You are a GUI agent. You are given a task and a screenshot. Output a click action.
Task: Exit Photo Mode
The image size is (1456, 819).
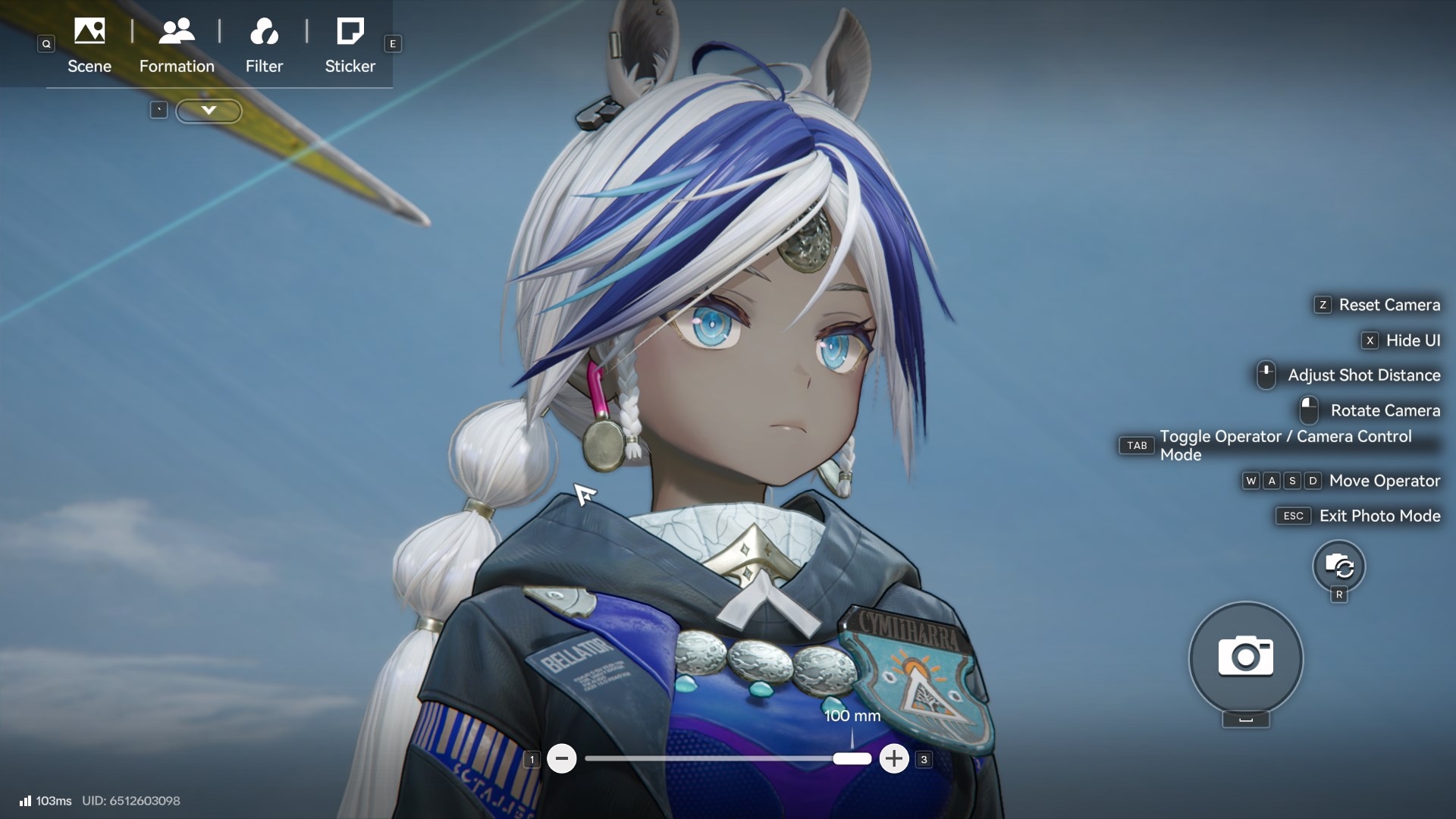pyautogui.click(x=1379, y=516)
